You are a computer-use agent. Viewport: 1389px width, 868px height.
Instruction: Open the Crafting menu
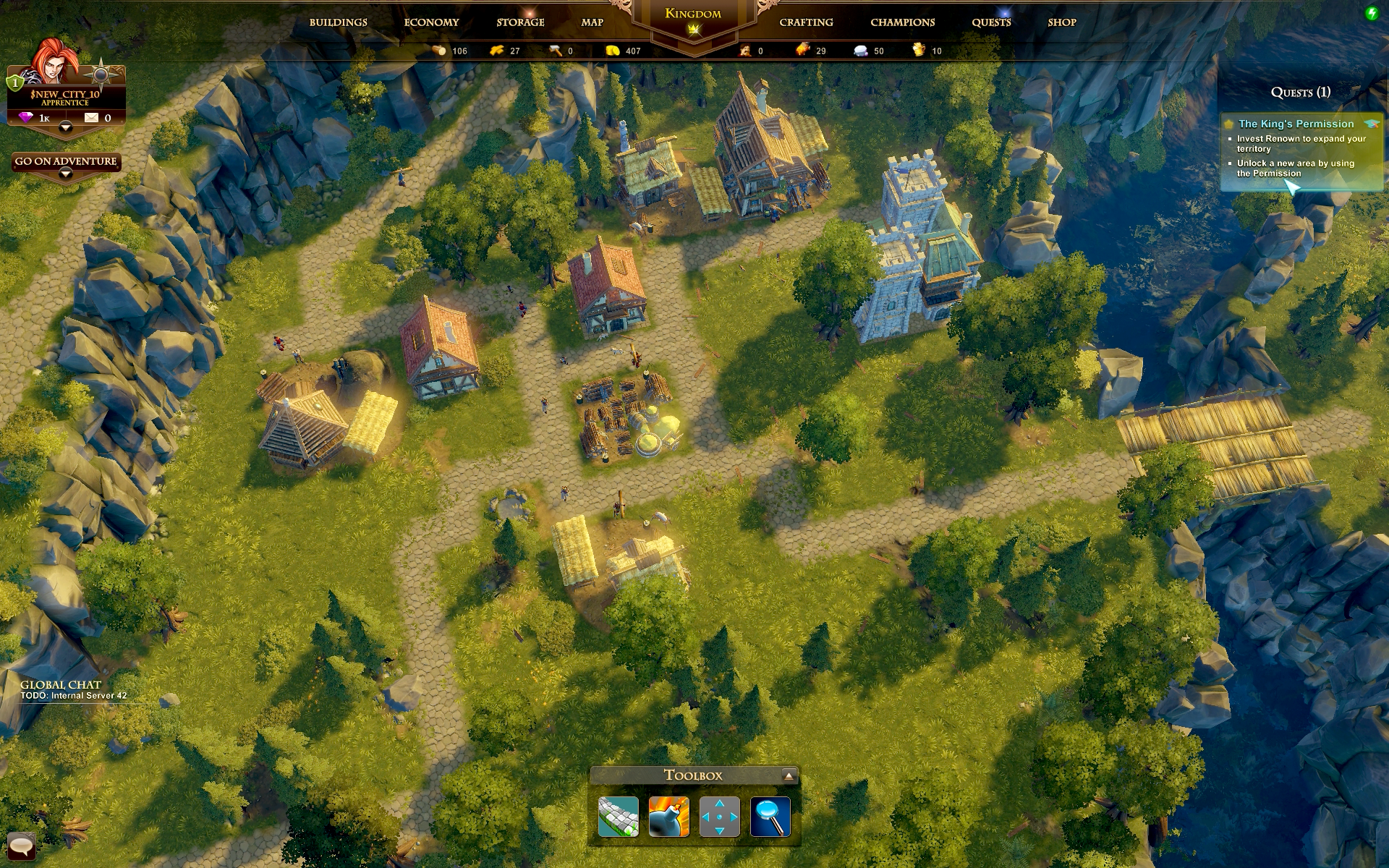tap(806, 22)
